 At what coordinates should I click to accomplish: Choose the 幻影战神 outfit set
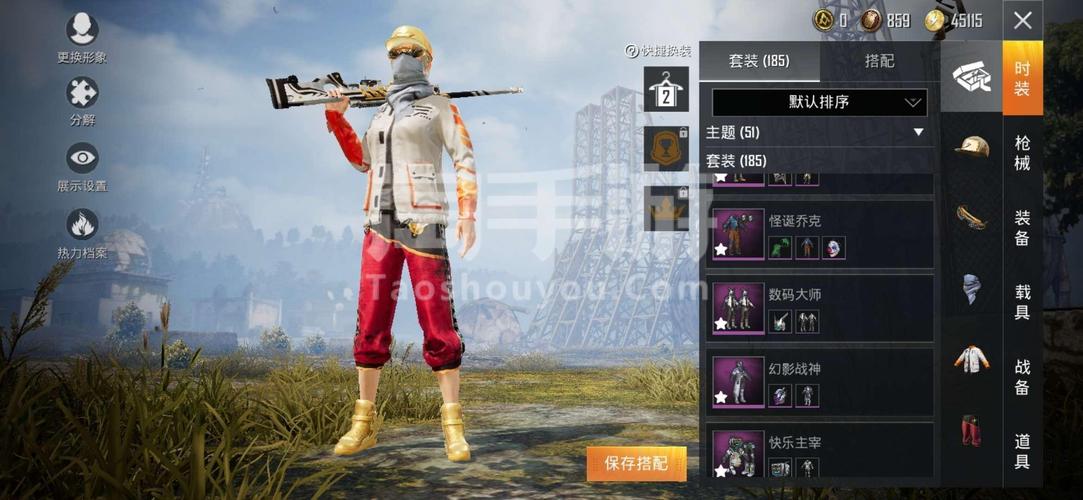click(820, 382)
